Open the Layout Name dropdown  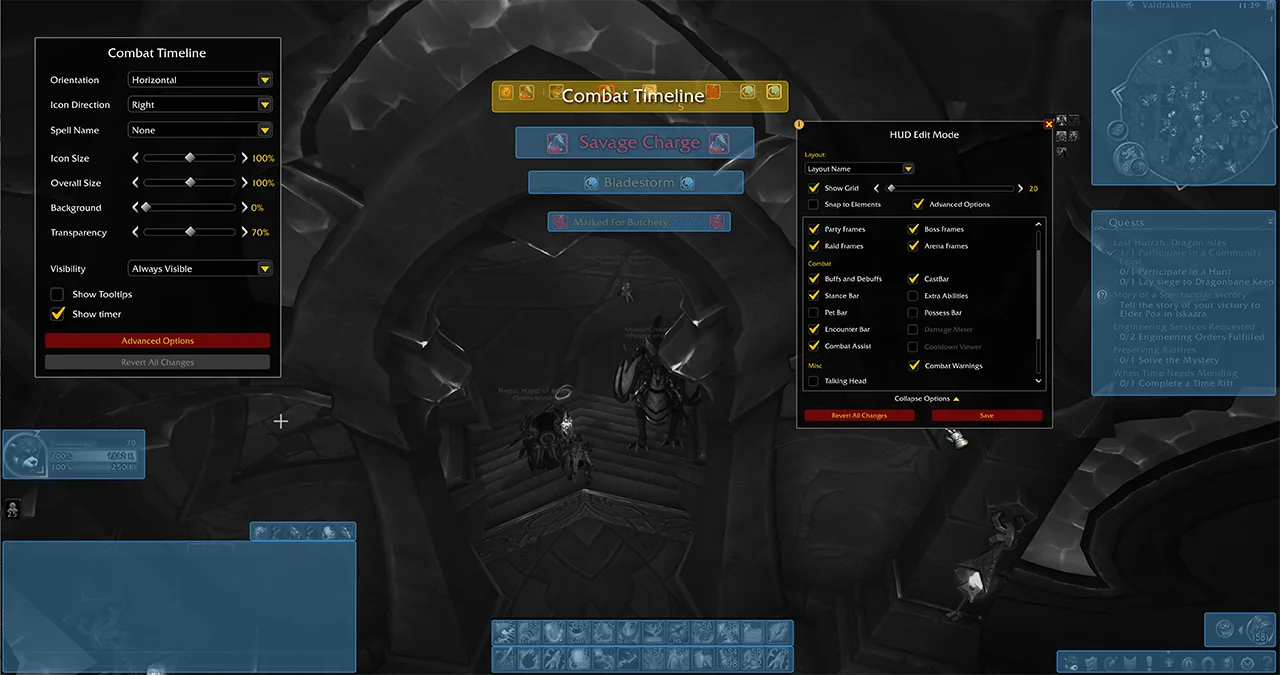click(x=860, y=169)
